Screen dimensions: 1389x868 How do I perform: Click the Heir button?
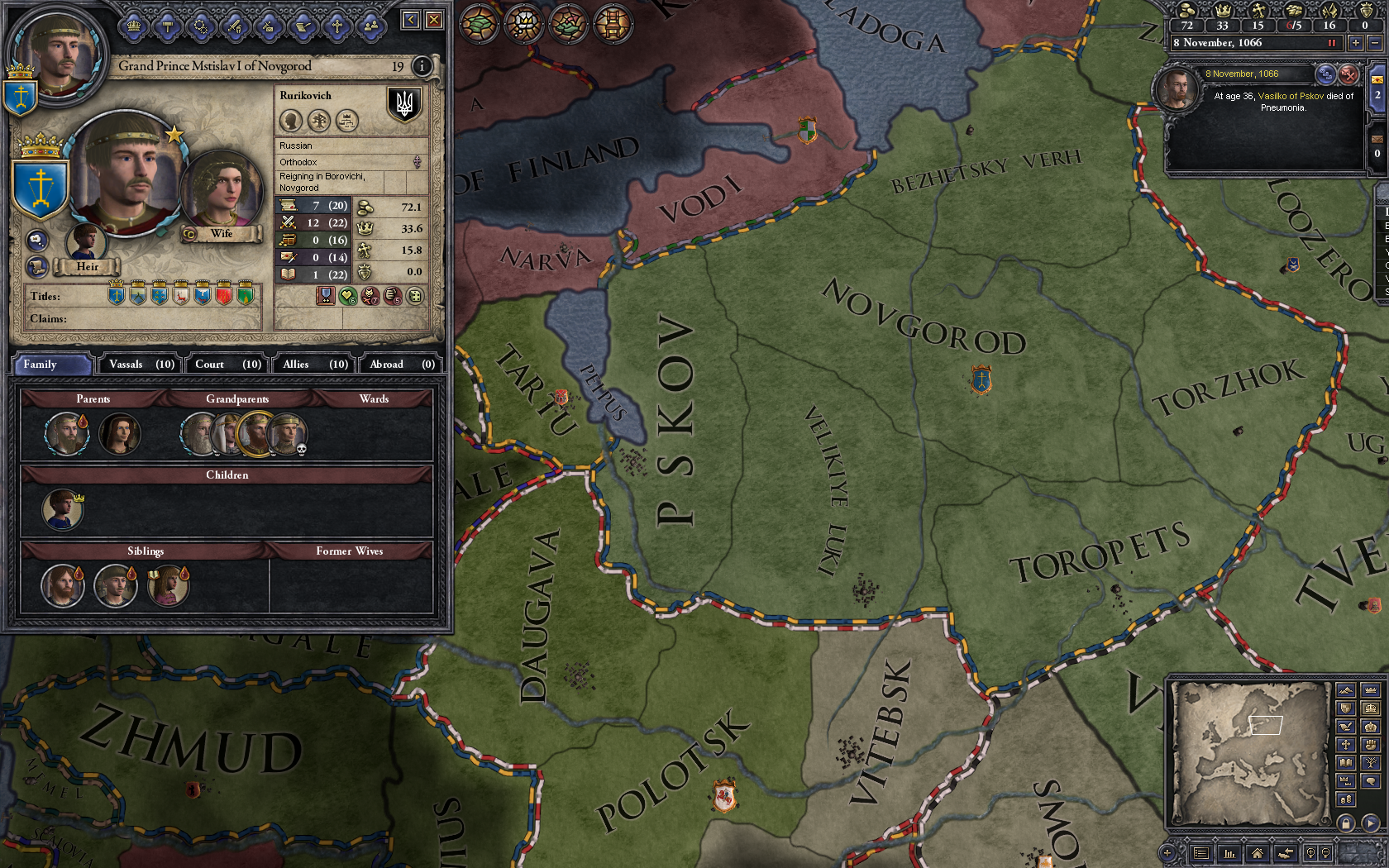[x=87, y=266]
